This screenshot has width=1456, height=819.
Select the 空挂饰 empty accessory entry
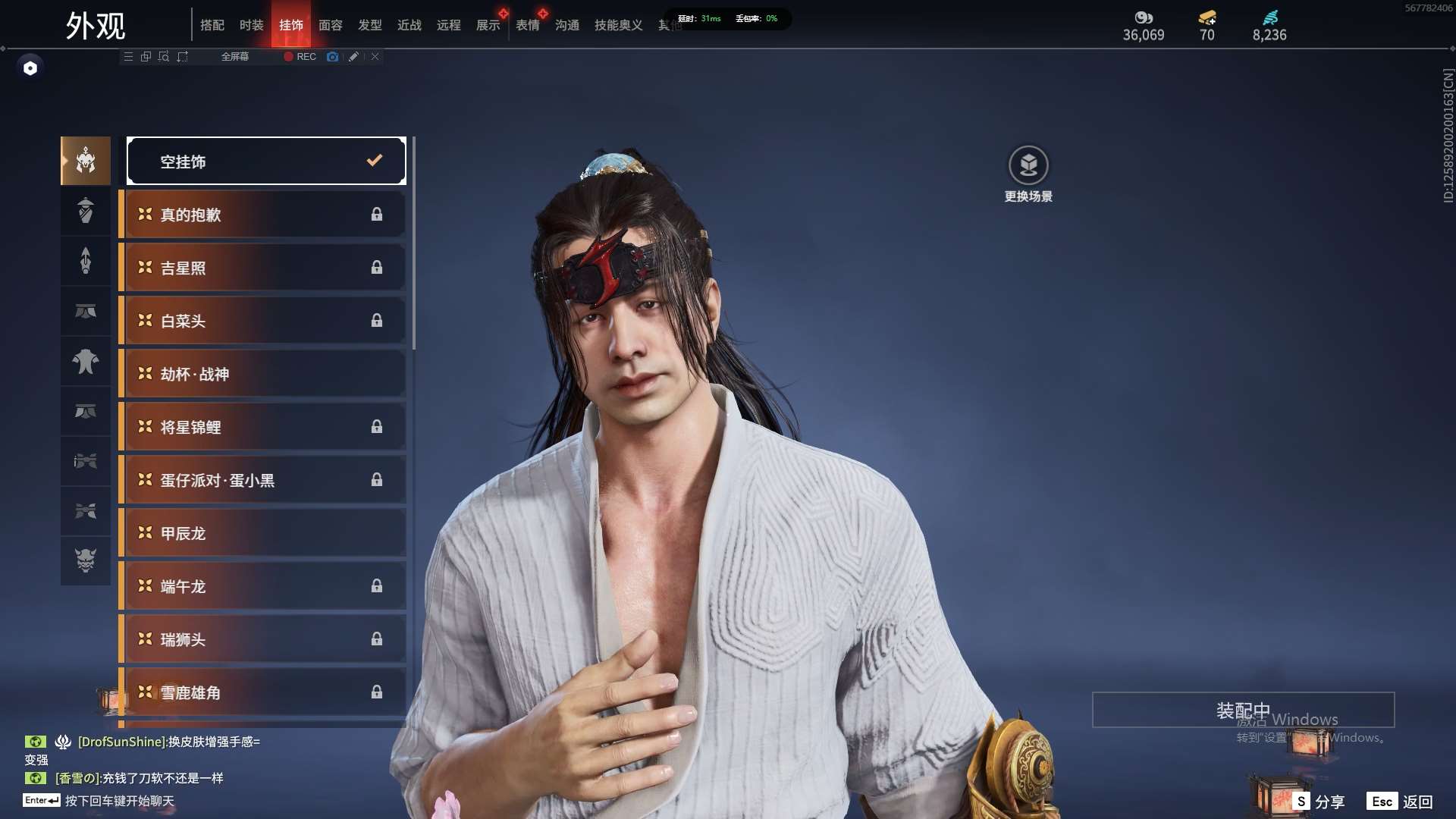[266, 161]
